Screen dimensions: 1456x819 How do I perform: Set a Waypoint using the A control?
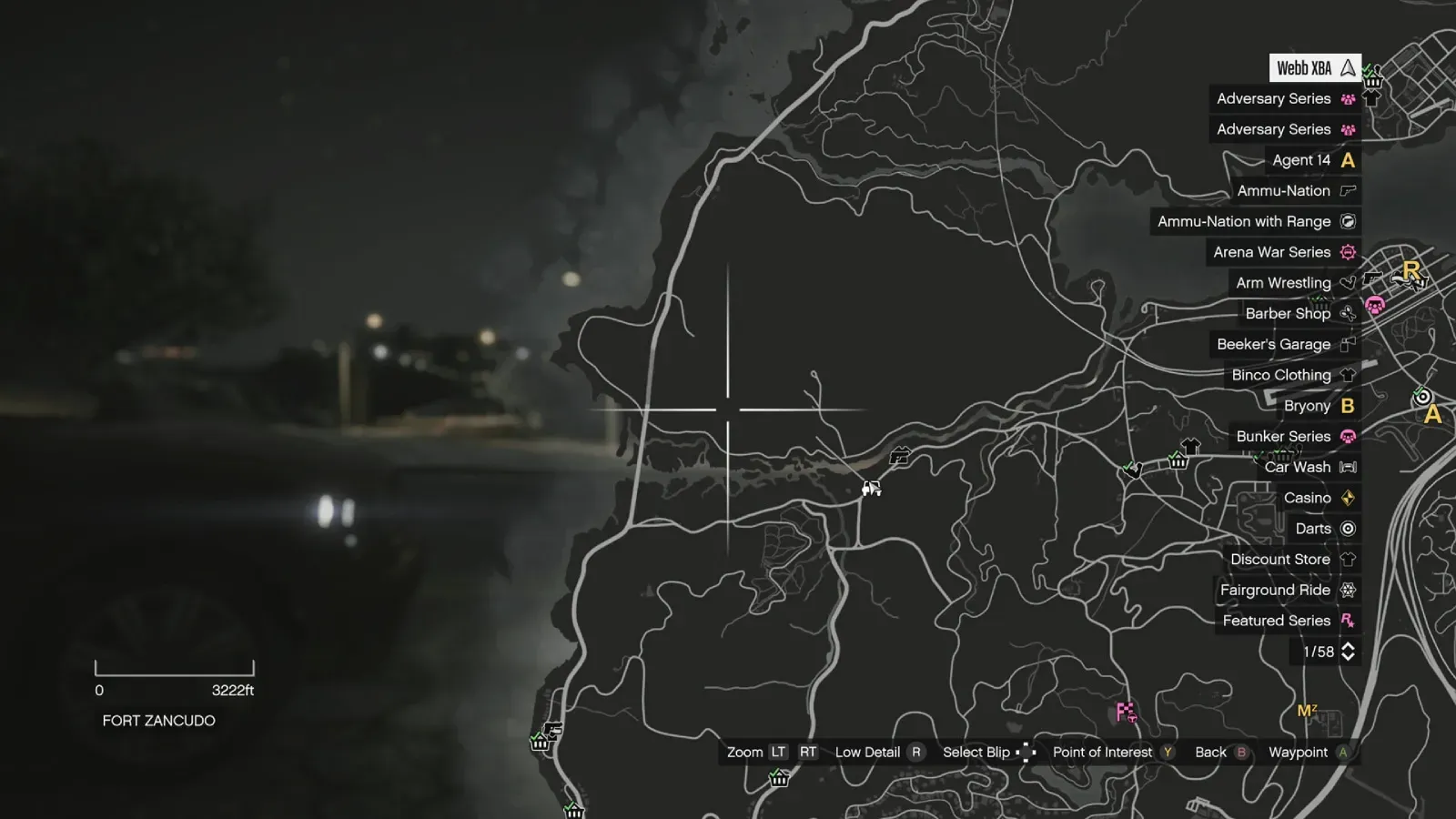pos(1342,753)
